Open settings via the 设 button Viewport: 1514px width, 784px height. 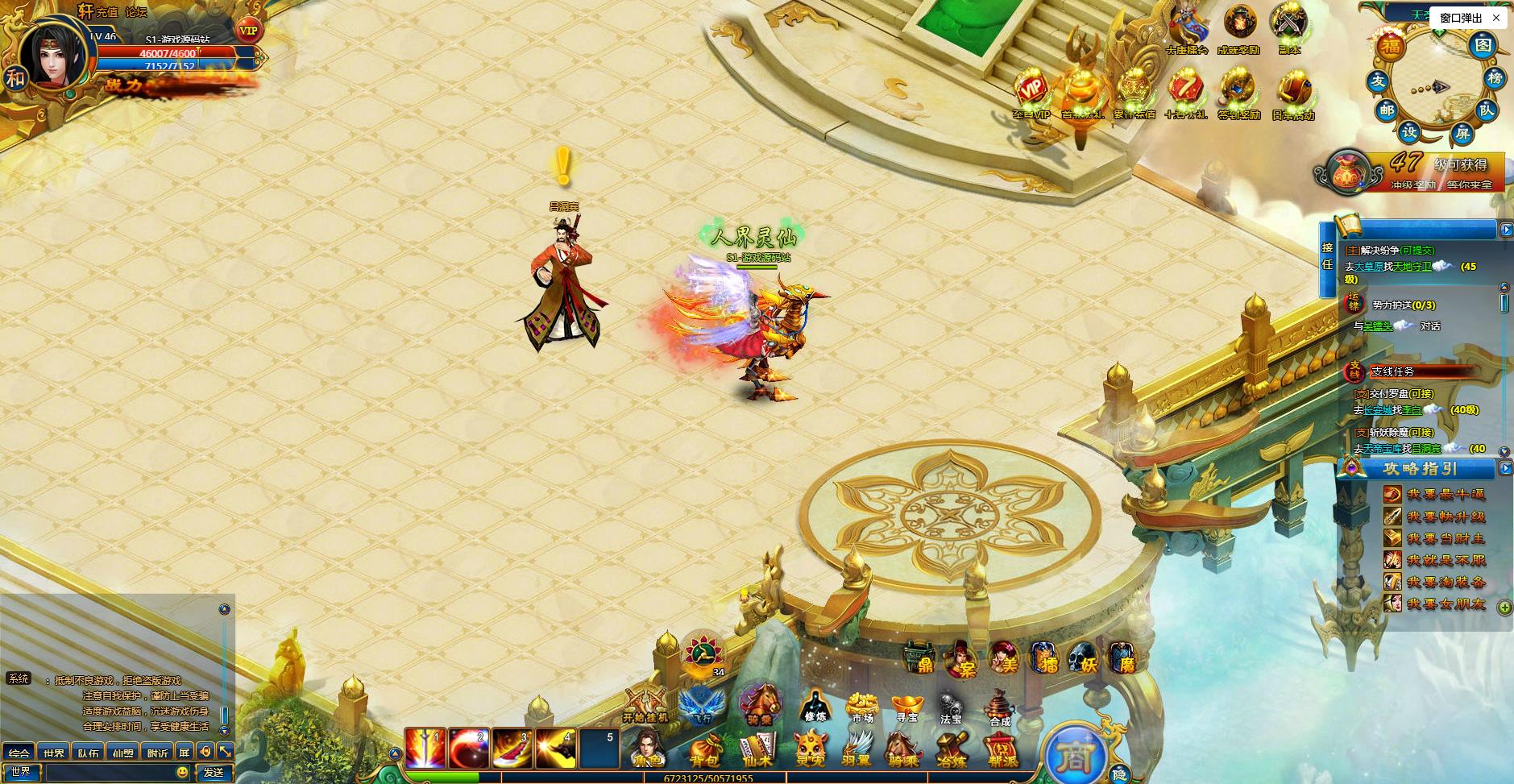(x=1409, y=131)
